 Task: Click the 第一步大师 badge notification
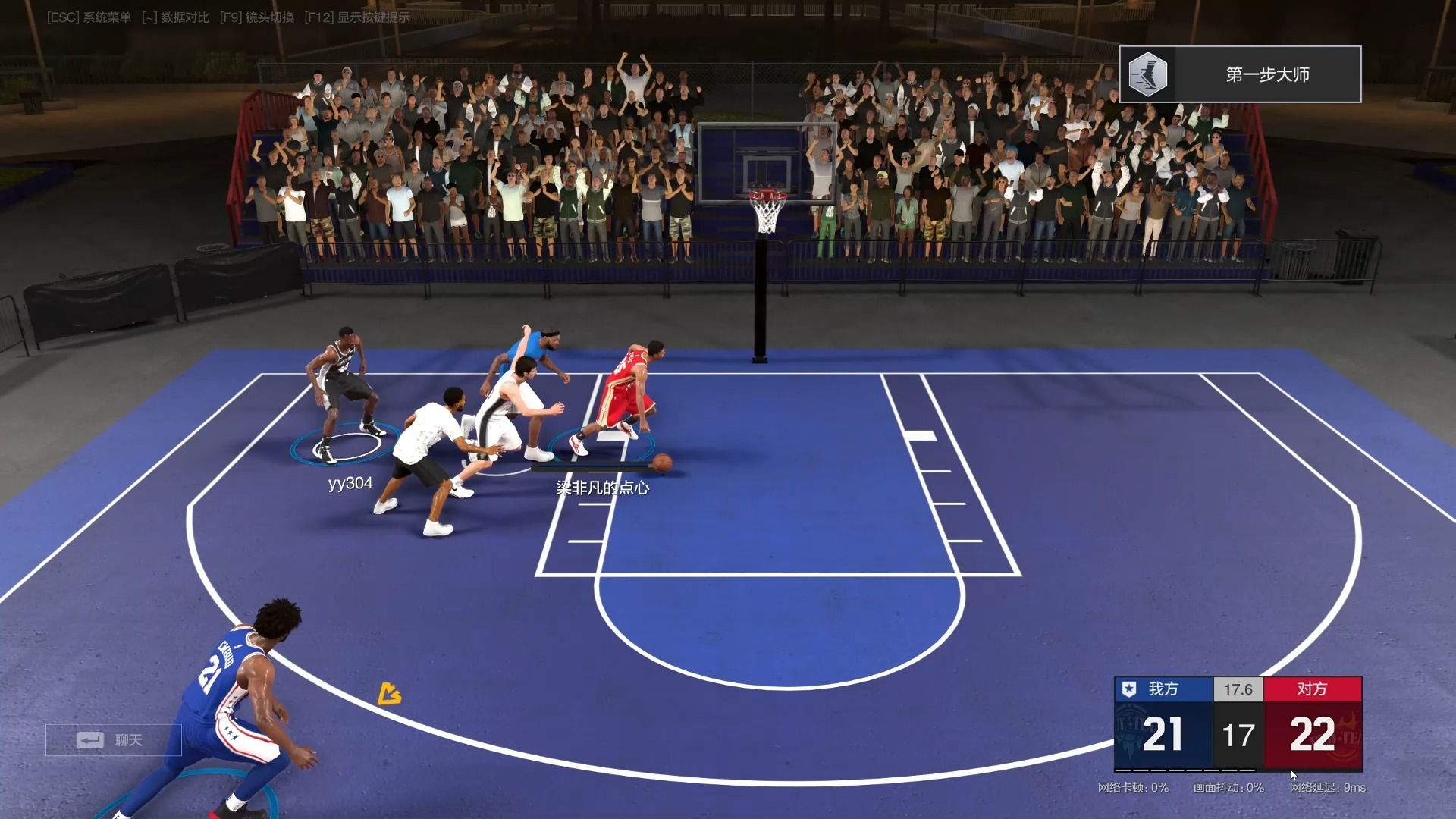[x=1240, y=74]
